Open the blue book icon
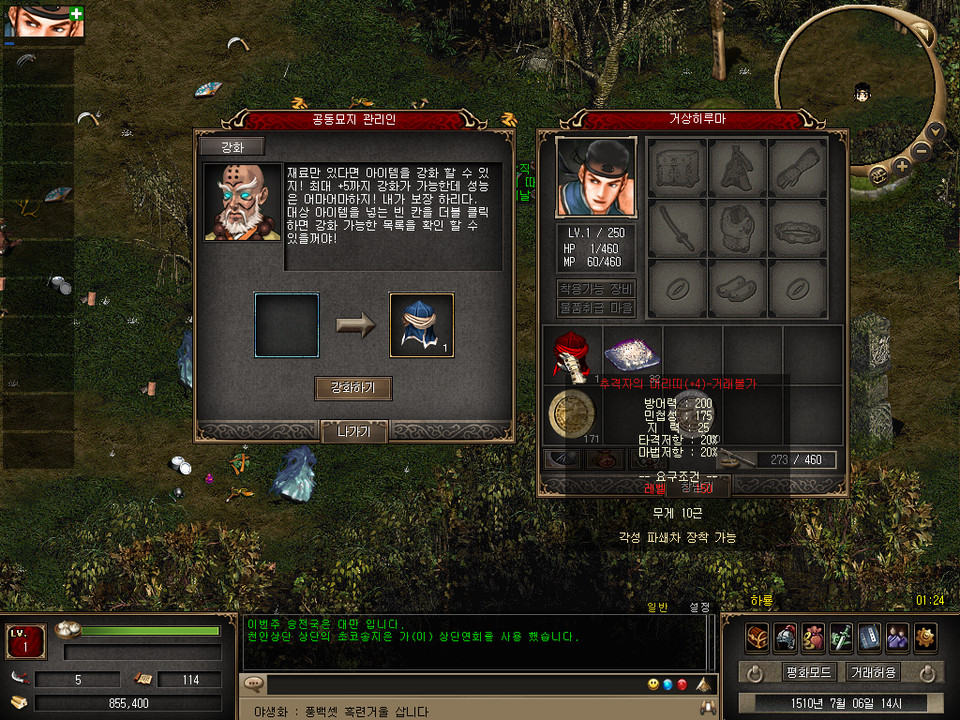Screen dimensions: 960x720 tap(869, 636)
